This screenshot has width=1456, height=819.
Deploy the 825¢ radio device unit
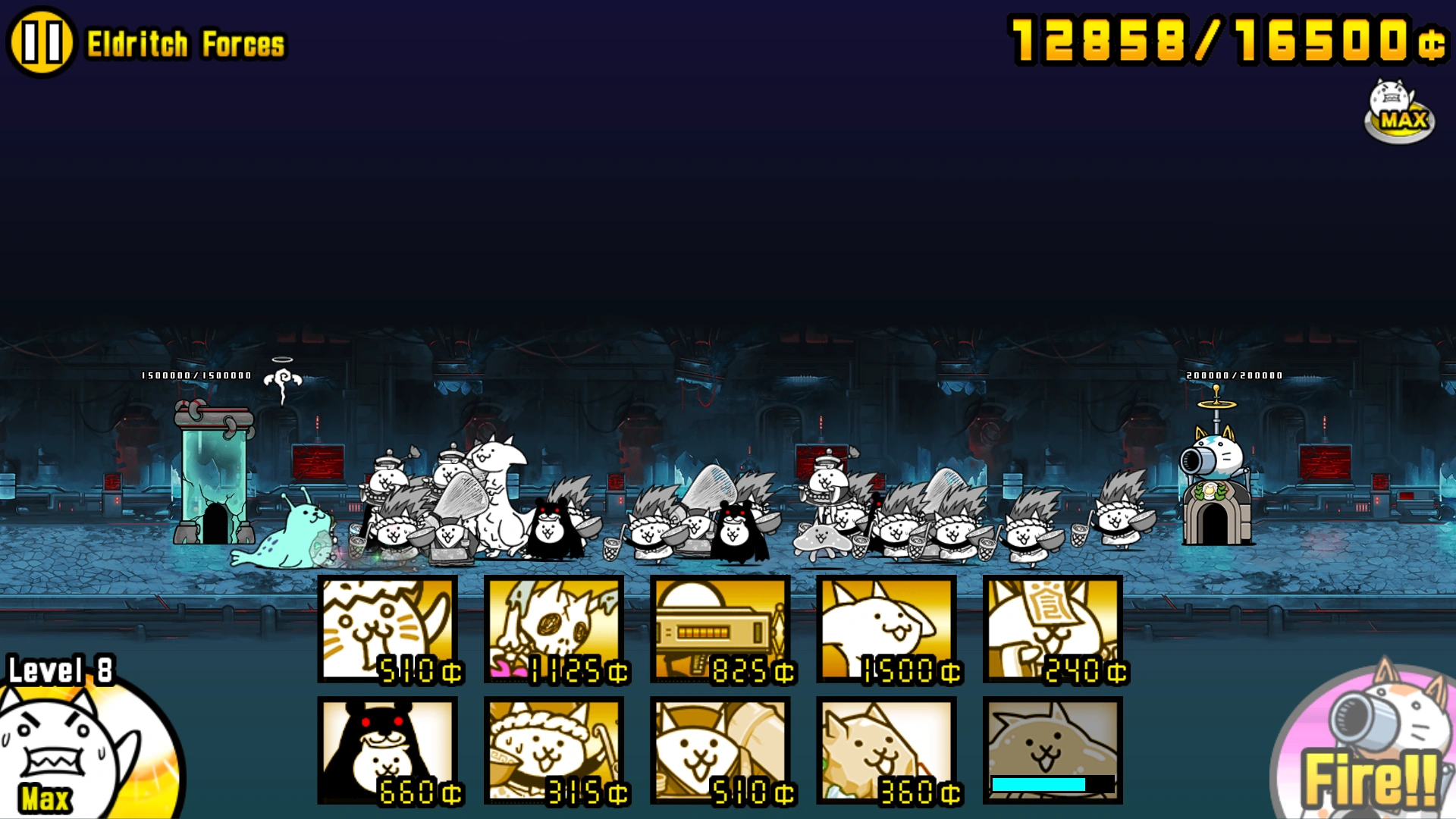721,629
